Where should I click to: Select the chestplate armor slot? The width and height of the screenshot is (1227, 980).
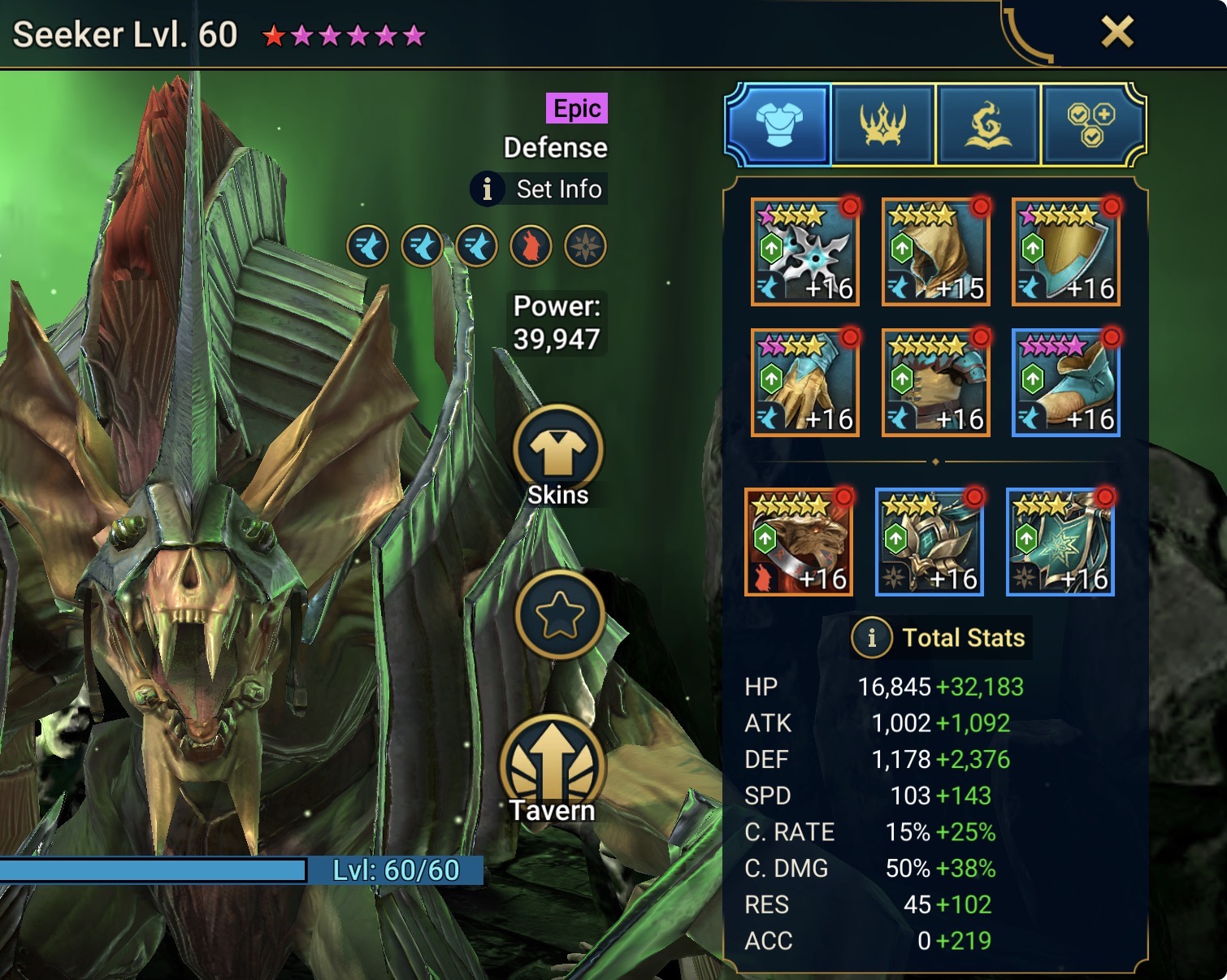pos(935,383)
